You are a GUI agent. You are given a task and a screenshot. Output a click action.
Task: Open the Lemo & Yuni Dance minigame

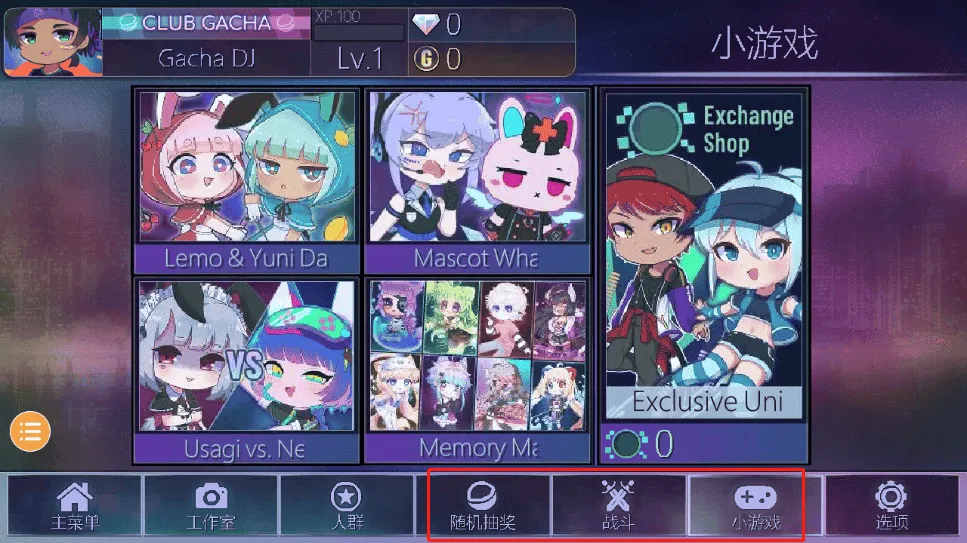point(246,181)
